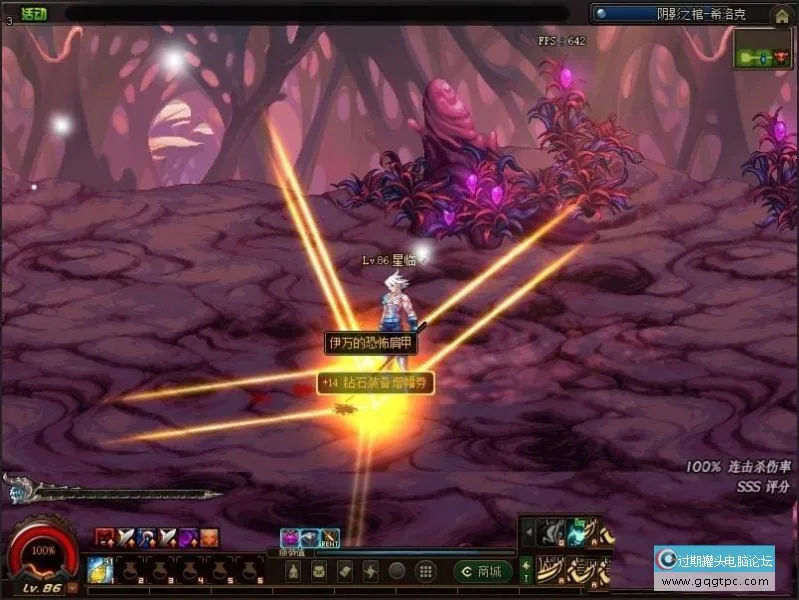The width and height of the screenshot is (799, 600).
Task: Open the skill tree icon
Action: [x=371, y=571]
